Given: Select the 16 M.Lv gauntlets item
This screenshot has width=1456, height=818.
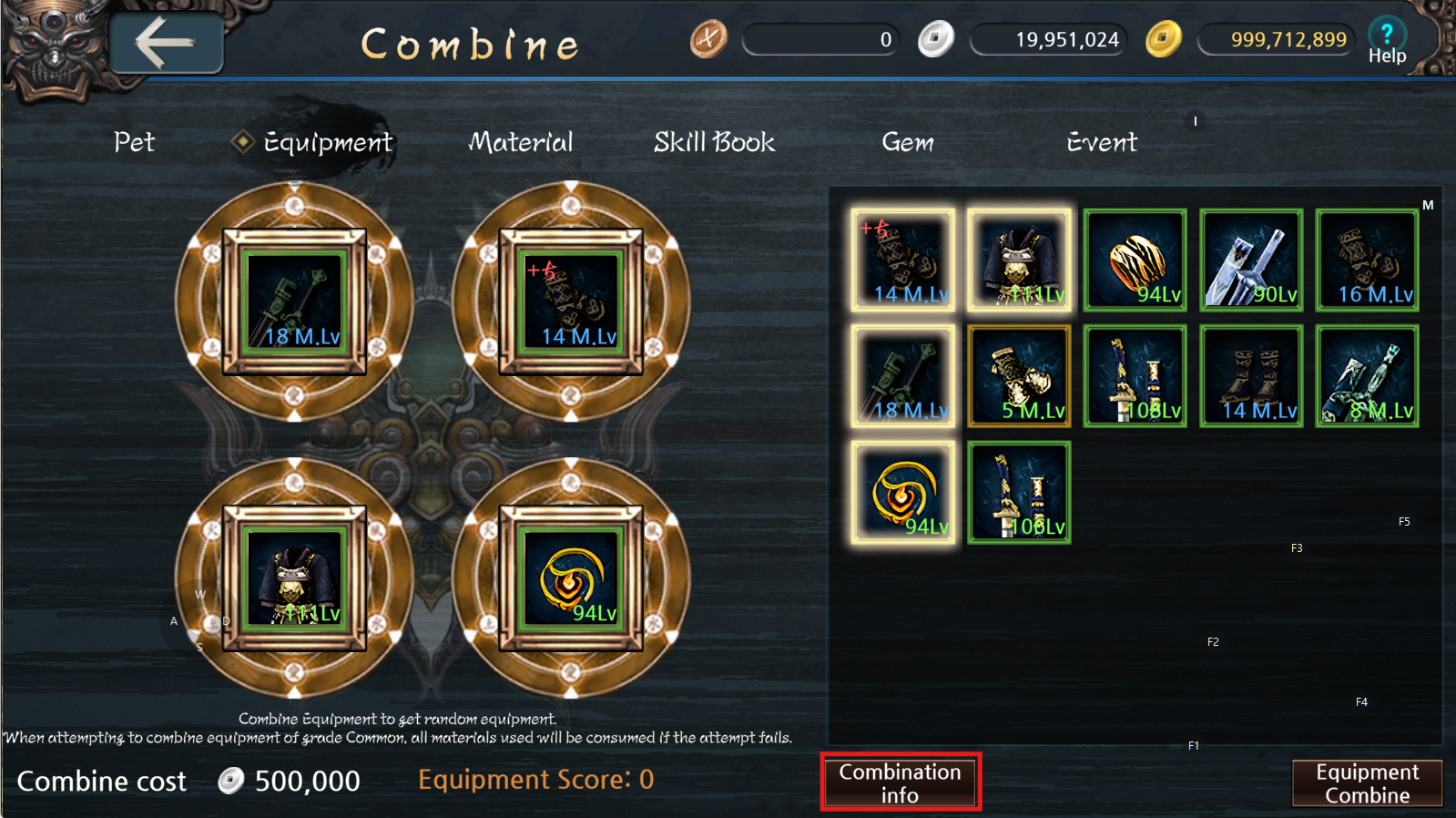Looking at the screenshot, I should pos(1366,260).
